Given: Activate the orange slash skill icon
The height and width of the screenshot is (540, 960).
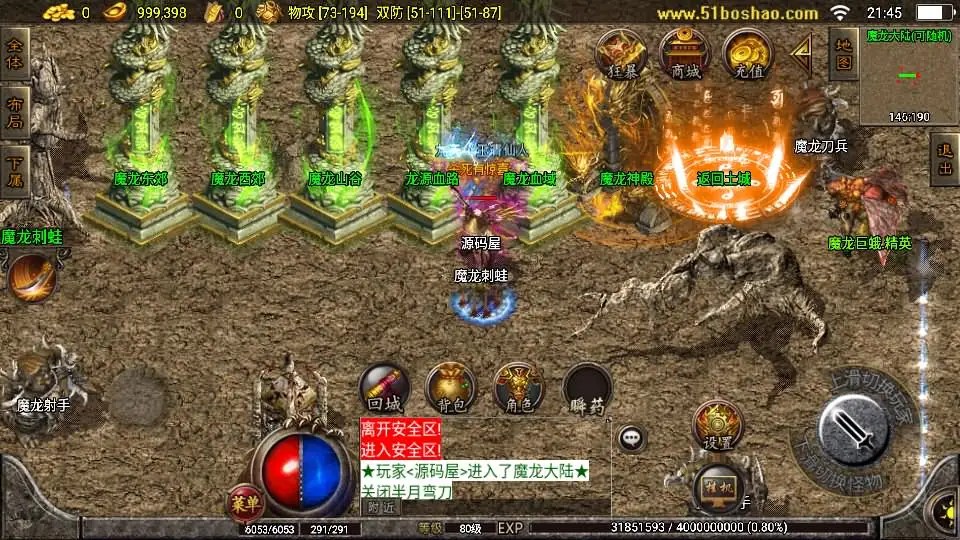Looking at the screenshot, I should [x=31, y=278].
